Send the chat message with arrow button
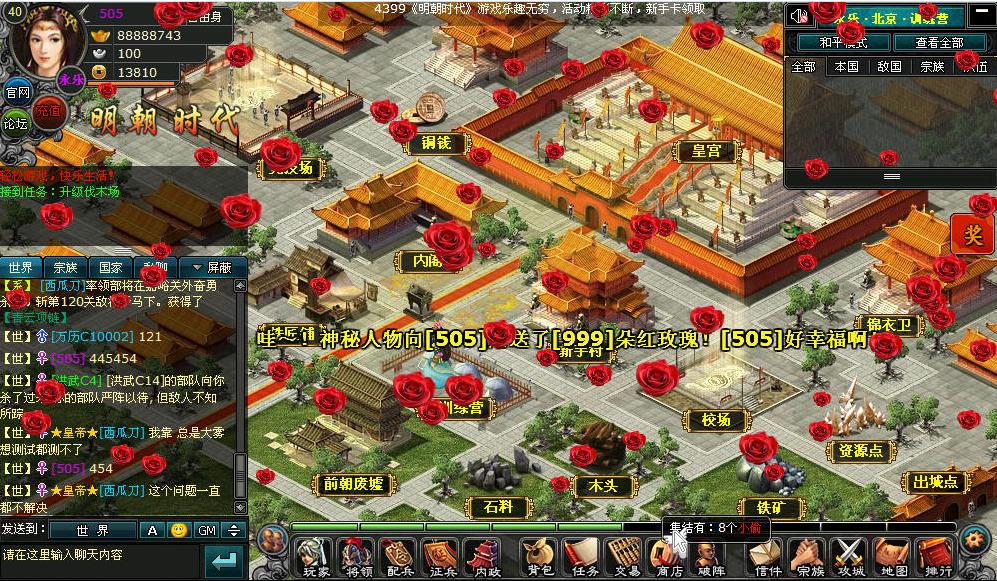This screenshot has width=997, height=581. click(225, 560)
